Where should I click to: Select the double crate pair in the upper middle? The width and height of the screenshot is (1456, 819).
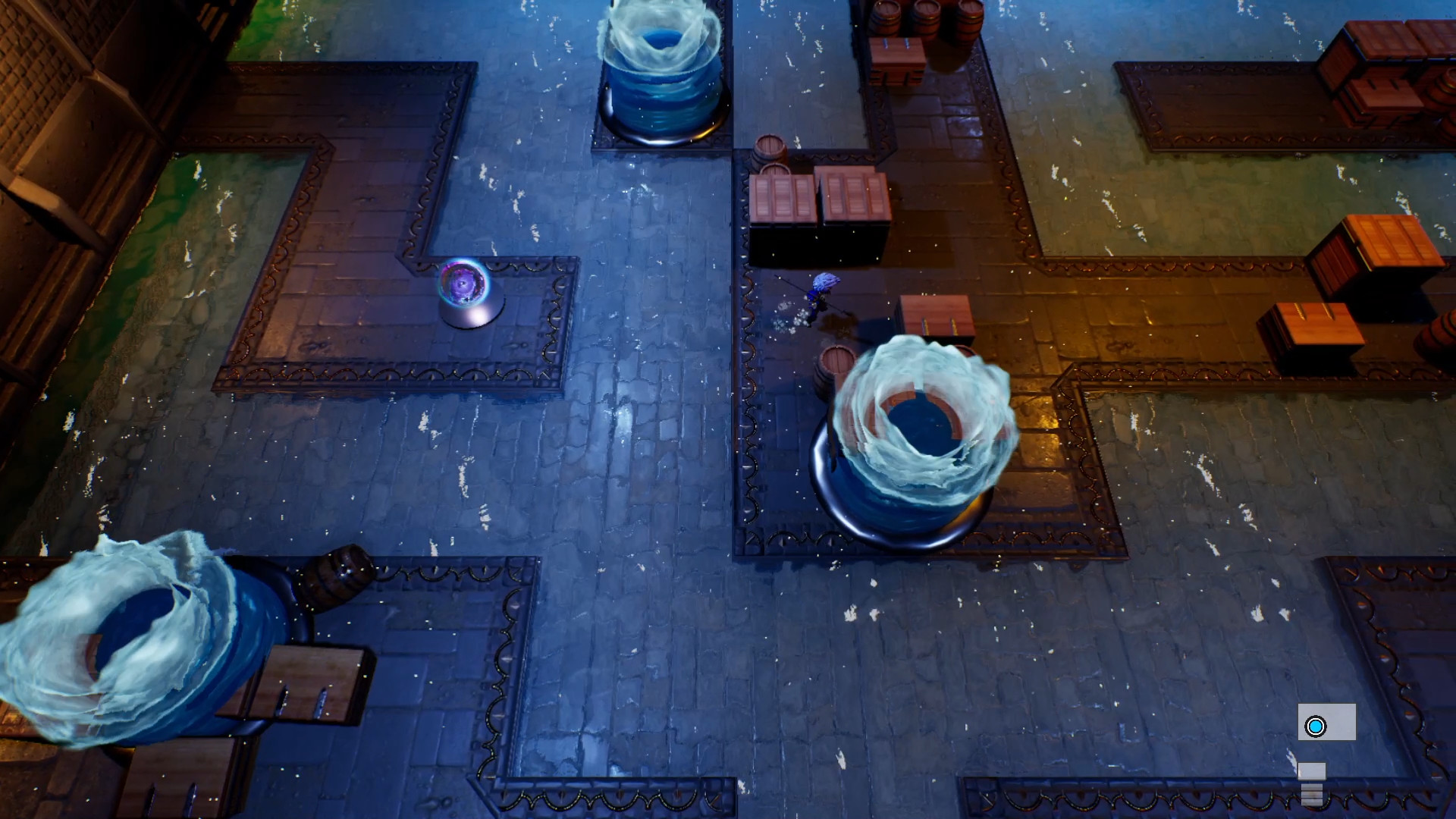click(x=819, y=197)
